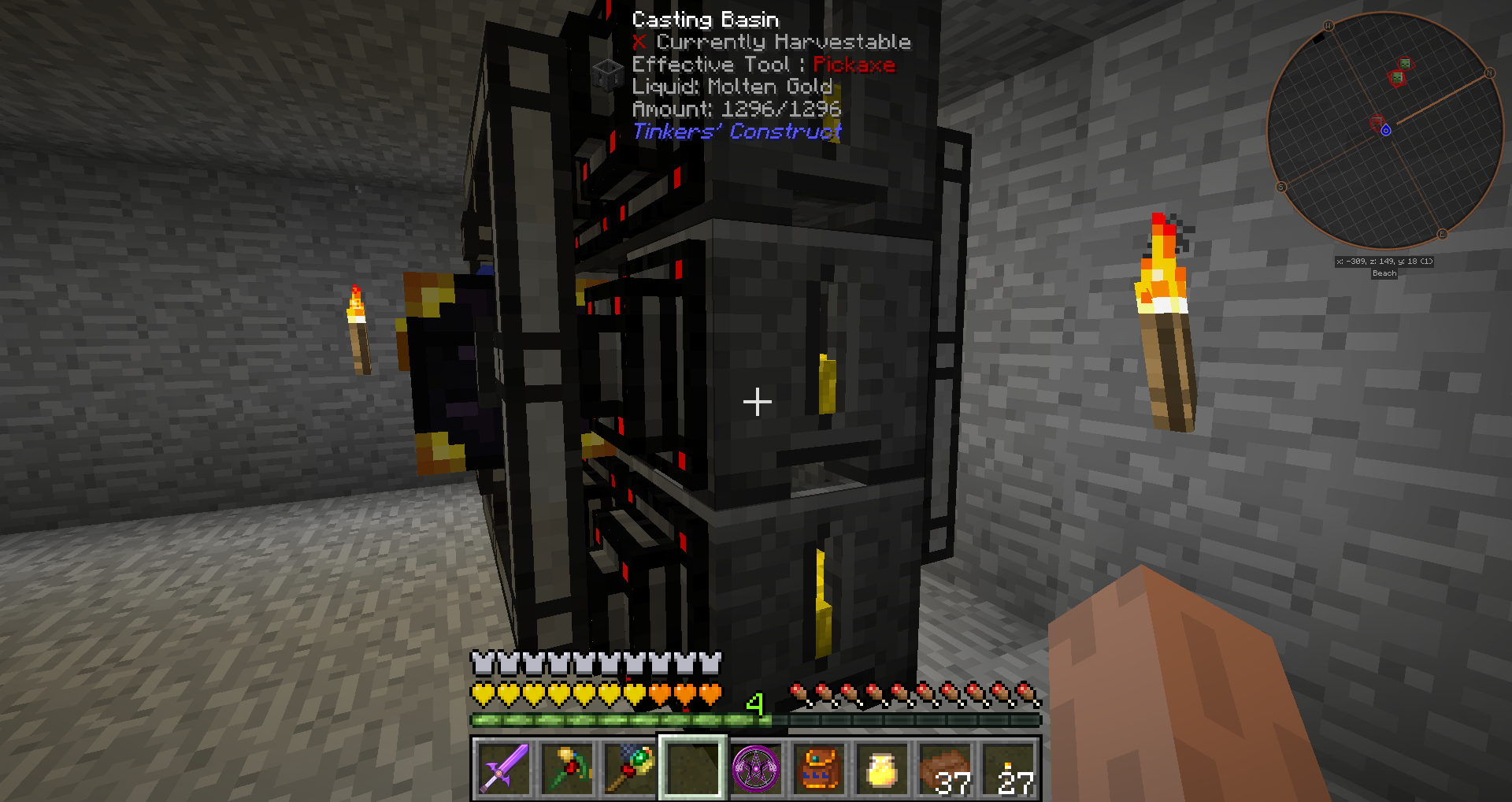1512x802 pixels.
Task: Choose the item stack of 27
Action: pos(1009,768)
